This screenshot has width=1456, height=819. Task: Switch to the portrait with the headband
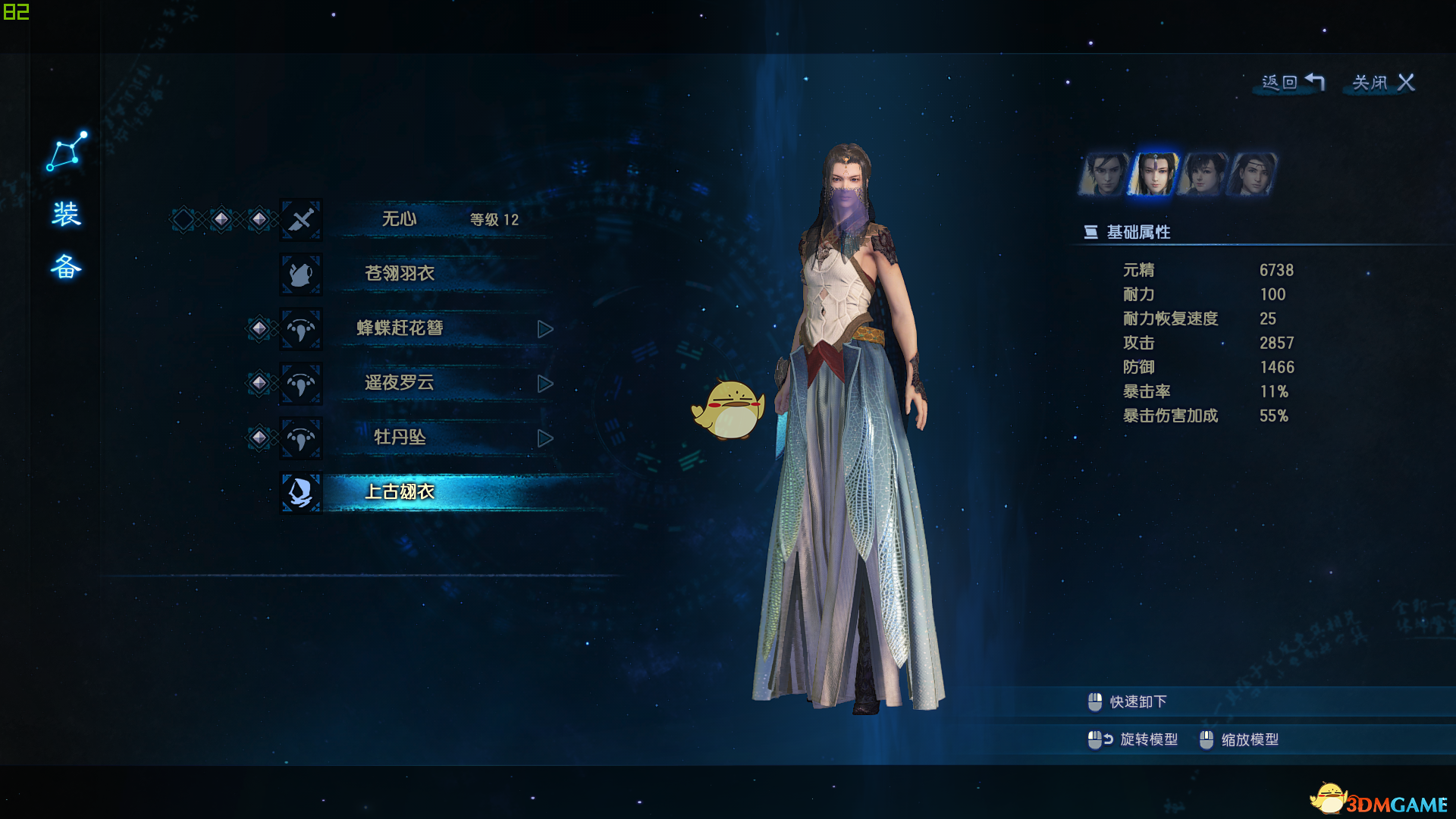(x=1251, y=174)
